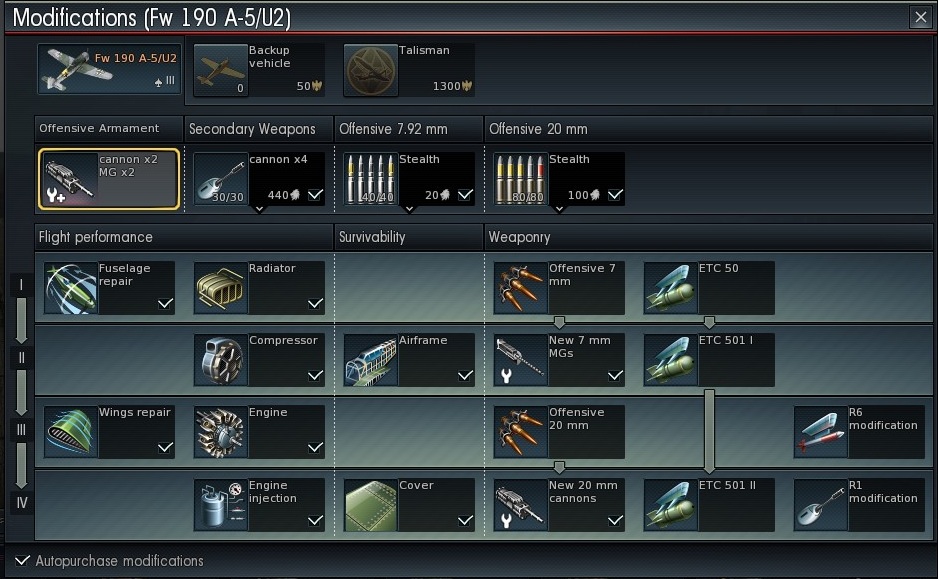Screen dimensions: 938x579
Task: Choose the New 20 mm cannons modification
Action: 558,505
